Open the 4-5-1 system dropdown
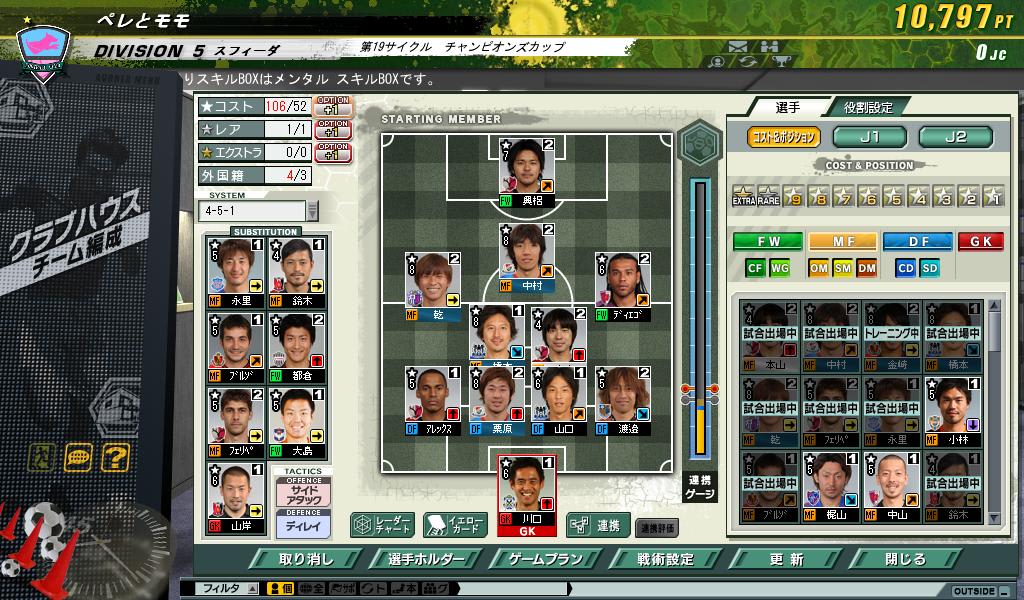 [311, 211]
